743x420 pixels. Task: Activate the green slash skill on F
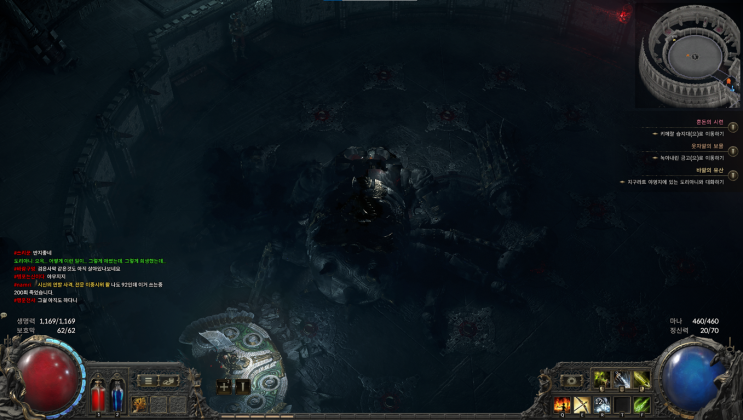click(641, 404)
